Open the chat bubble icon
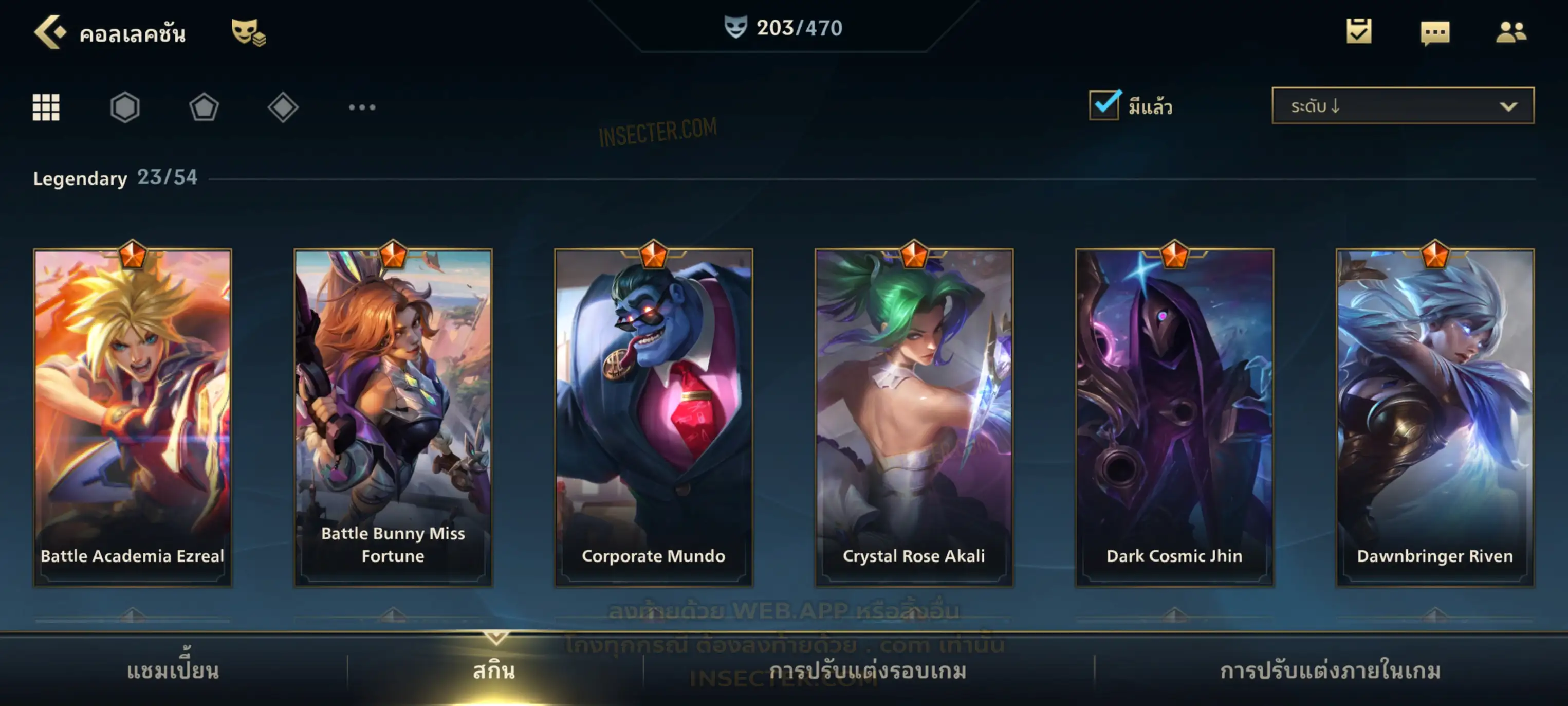 coord(1435,32)
